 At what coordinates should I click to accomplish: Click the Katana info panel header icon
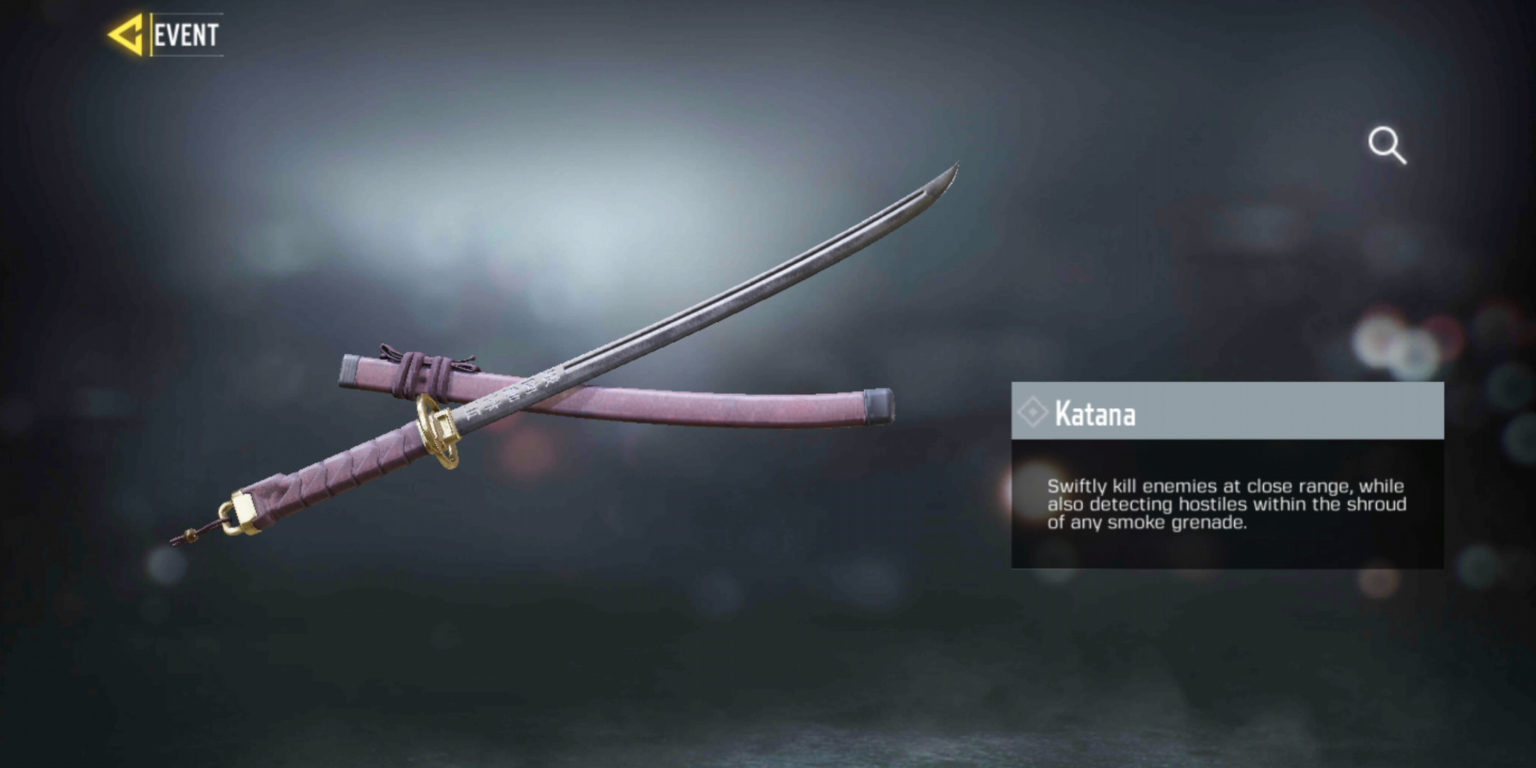(1036, 414)
